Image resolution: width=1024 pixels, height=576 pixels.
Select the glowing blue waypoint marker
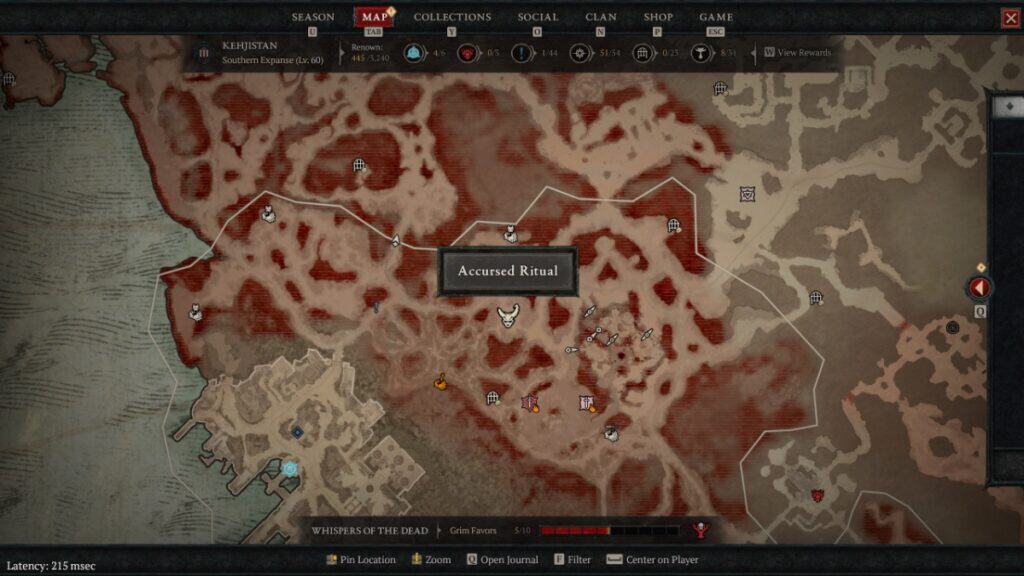289,468
